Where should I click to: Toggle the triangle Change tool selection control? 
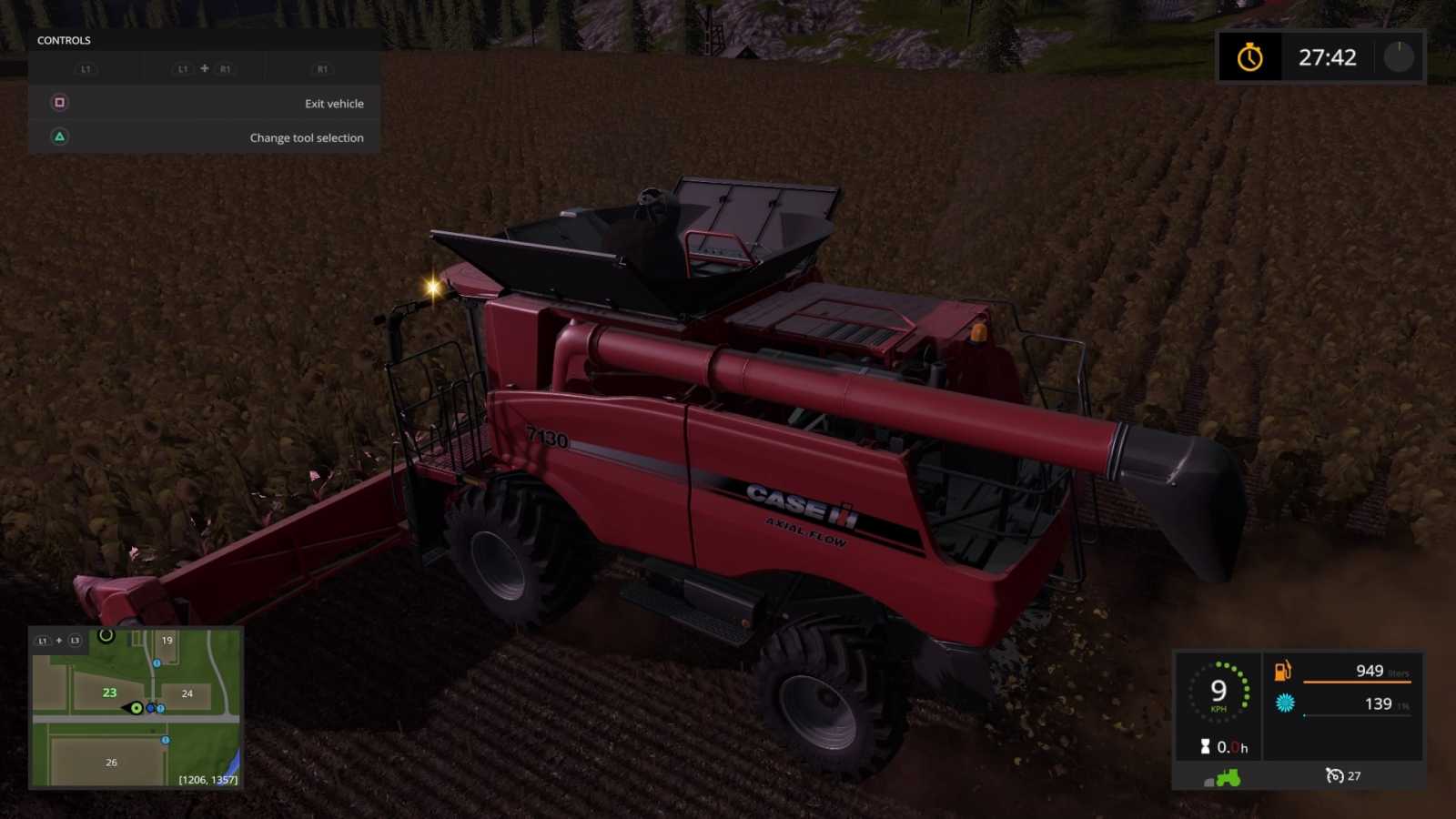[59, 137]
